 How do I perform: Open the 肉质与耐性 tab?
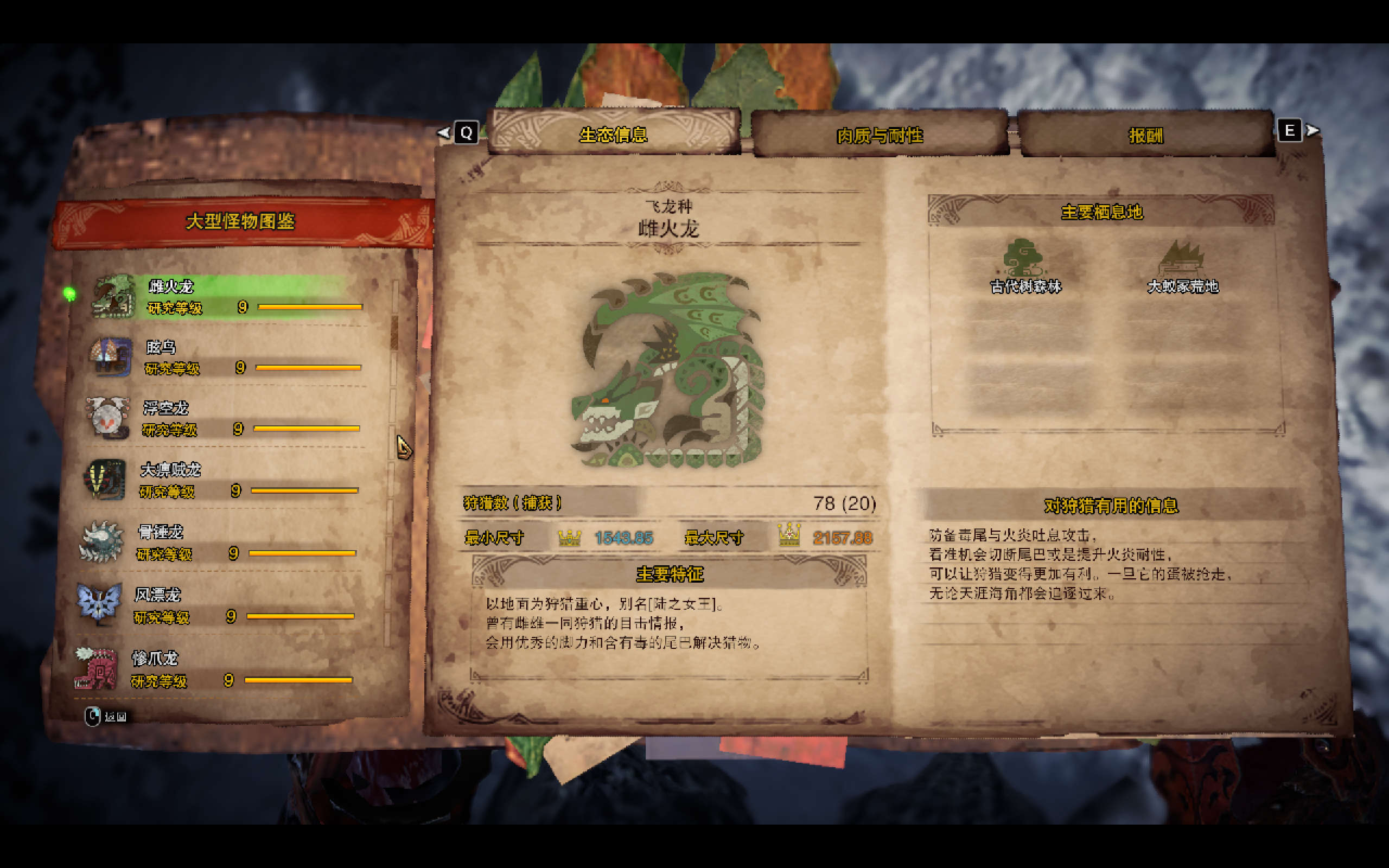pyautogui.click(x=880, y=136)
